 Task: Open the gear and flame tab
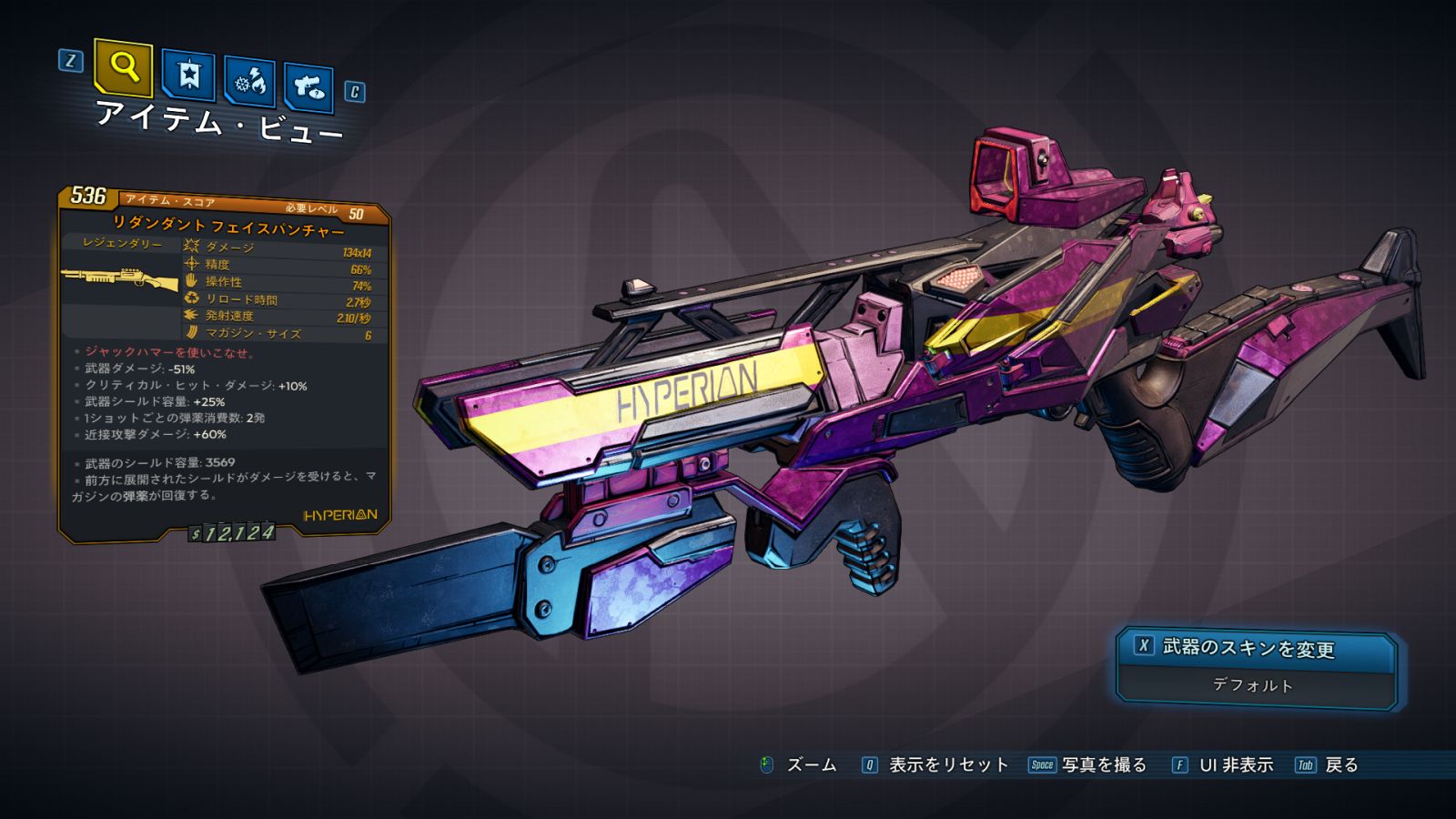pos(250,82)
